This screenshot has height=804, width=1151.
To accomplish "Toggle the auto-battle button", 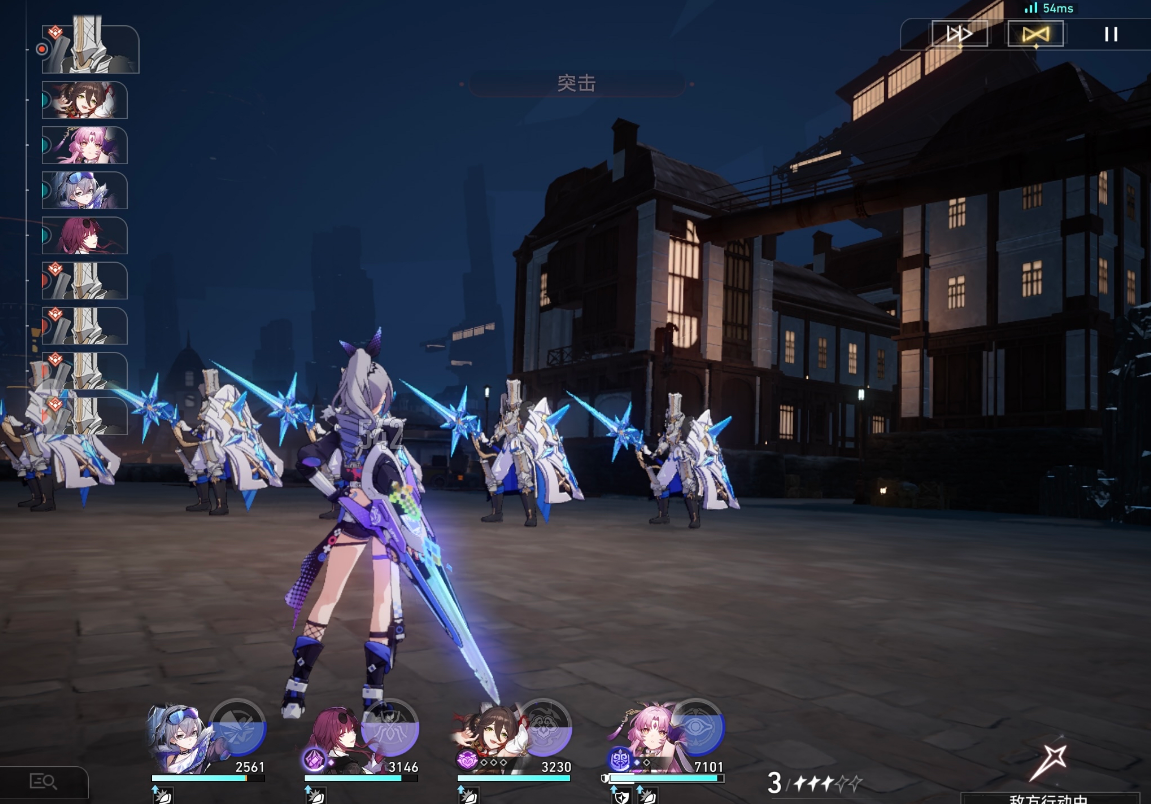I will pyautogui.click(x=1035, y=34).
